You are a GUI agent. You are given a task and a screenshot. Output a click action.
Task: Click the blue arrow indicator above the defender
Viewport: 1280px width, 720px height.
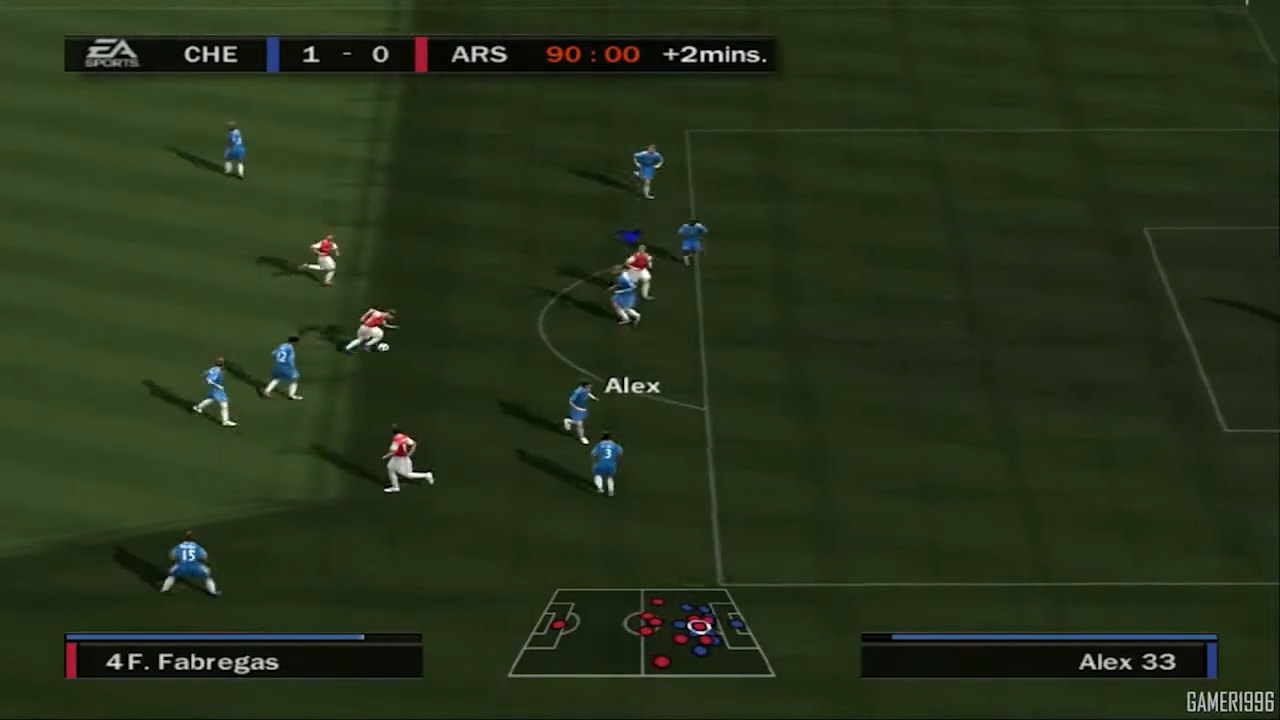click(x=628, y=235)
